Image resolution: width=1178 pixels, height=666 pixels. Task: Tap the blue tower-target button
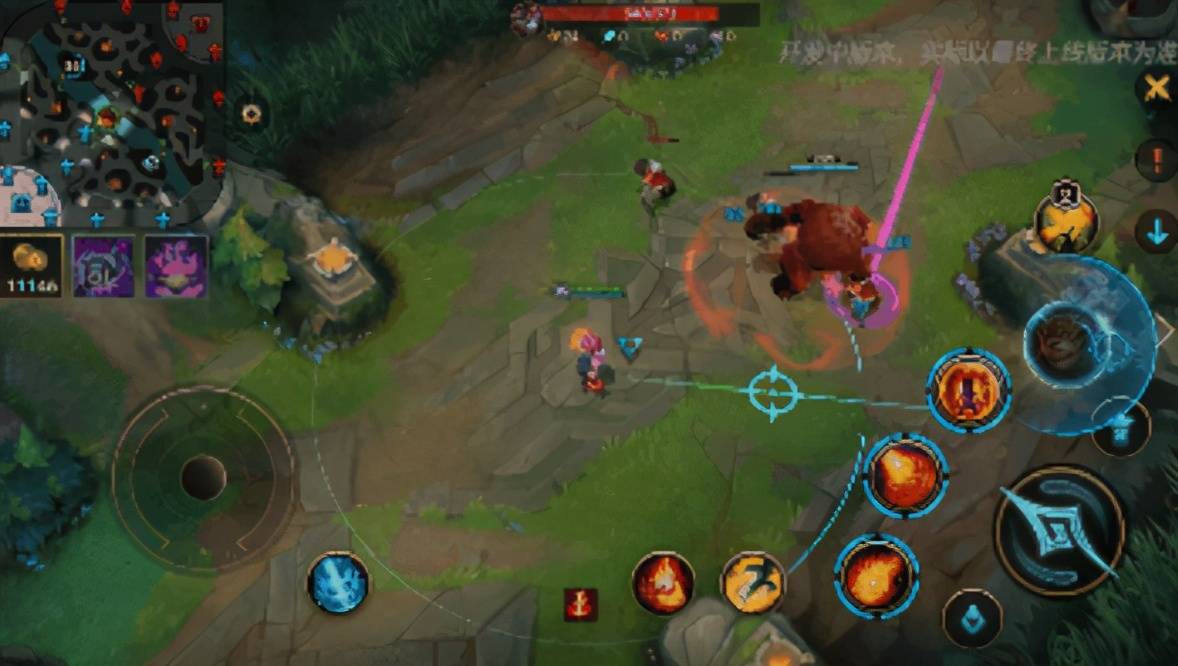[1120, 428]
